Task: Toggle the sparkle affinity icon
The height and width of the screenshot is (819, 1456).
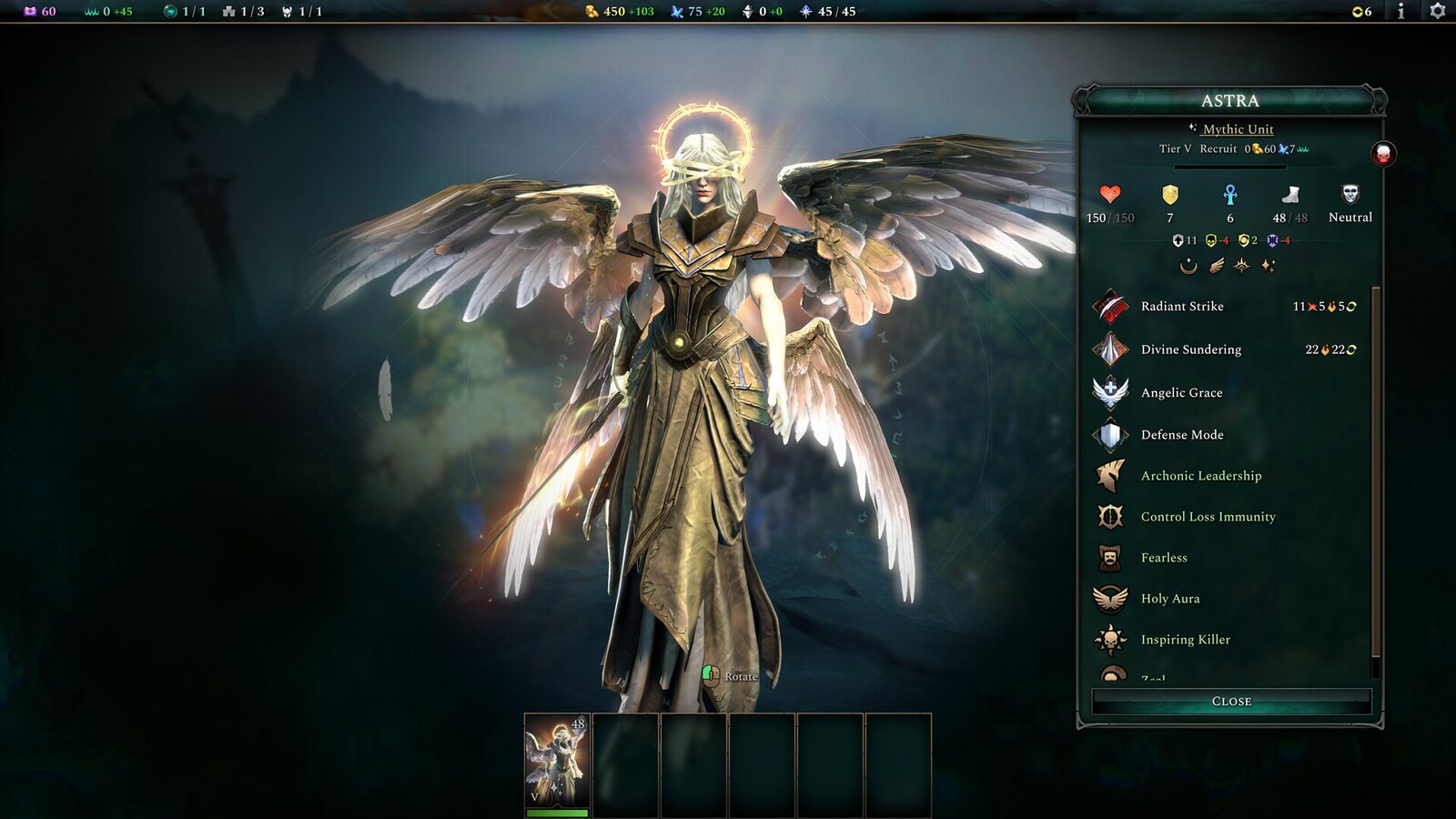Action: (1269, 267)
